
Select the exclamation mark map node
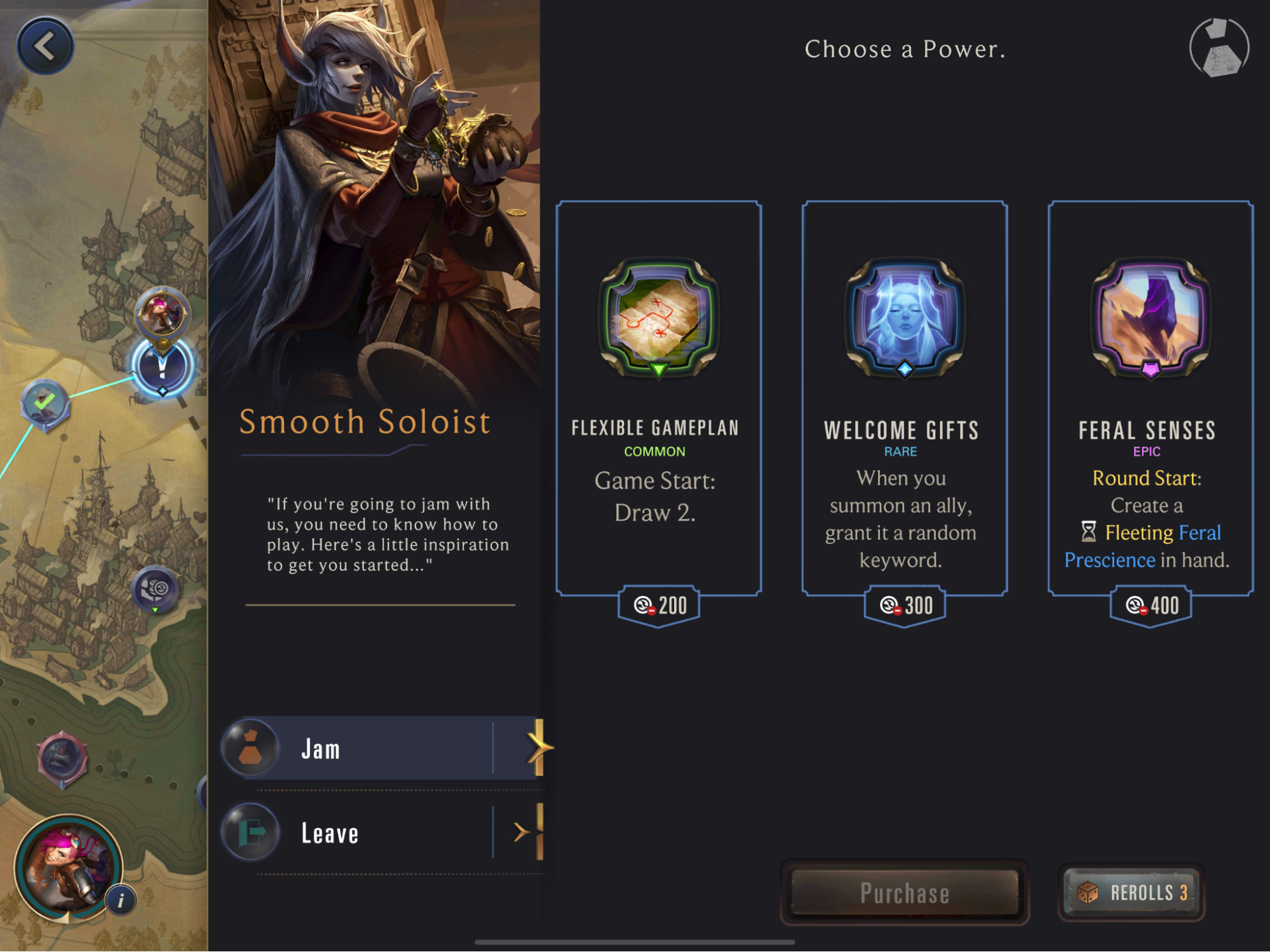(x=162, y=368)
